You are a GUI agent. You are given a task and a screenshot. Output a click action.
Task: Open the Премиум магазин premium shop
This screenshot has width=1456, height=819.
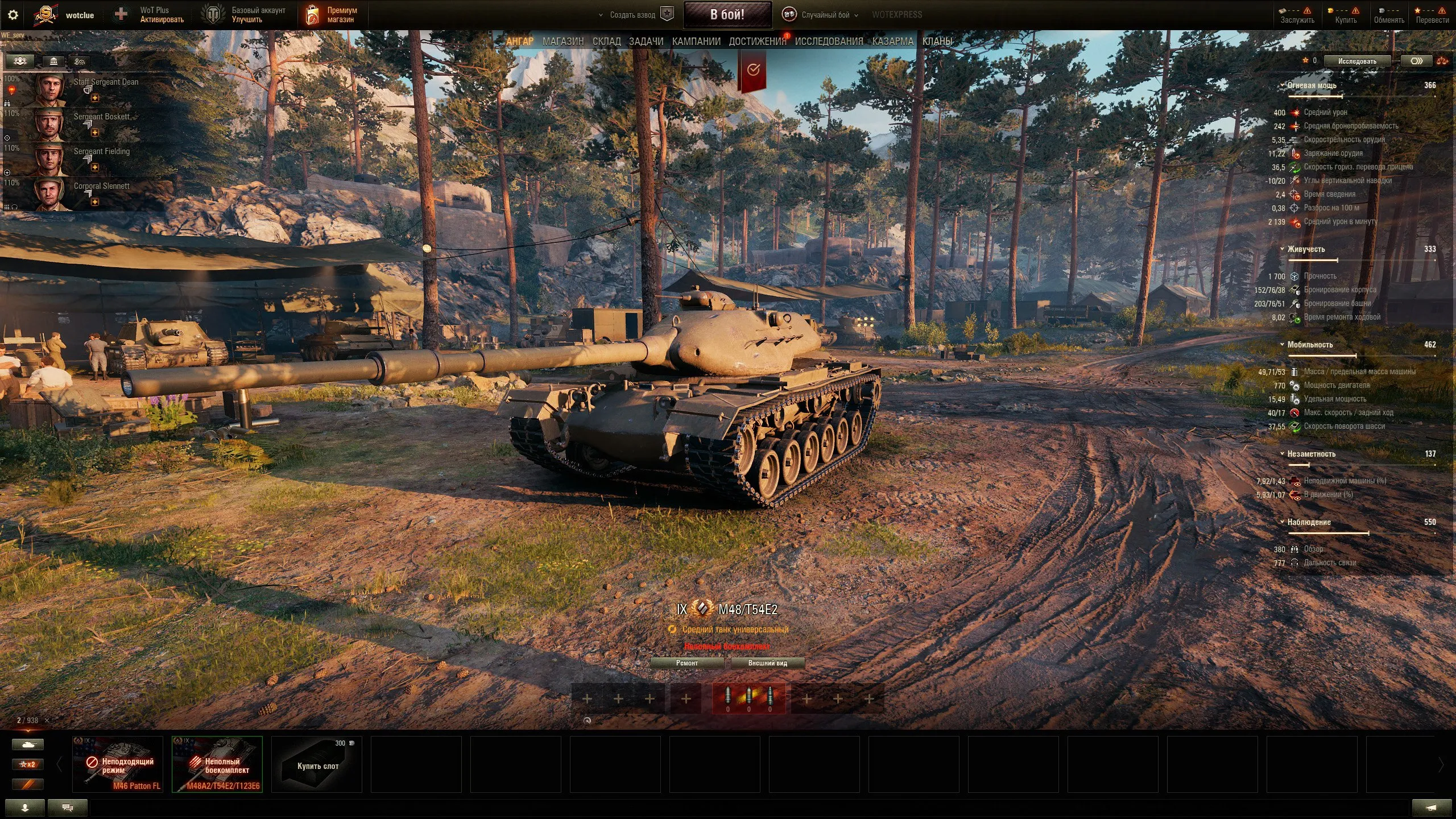pos(333,15)
